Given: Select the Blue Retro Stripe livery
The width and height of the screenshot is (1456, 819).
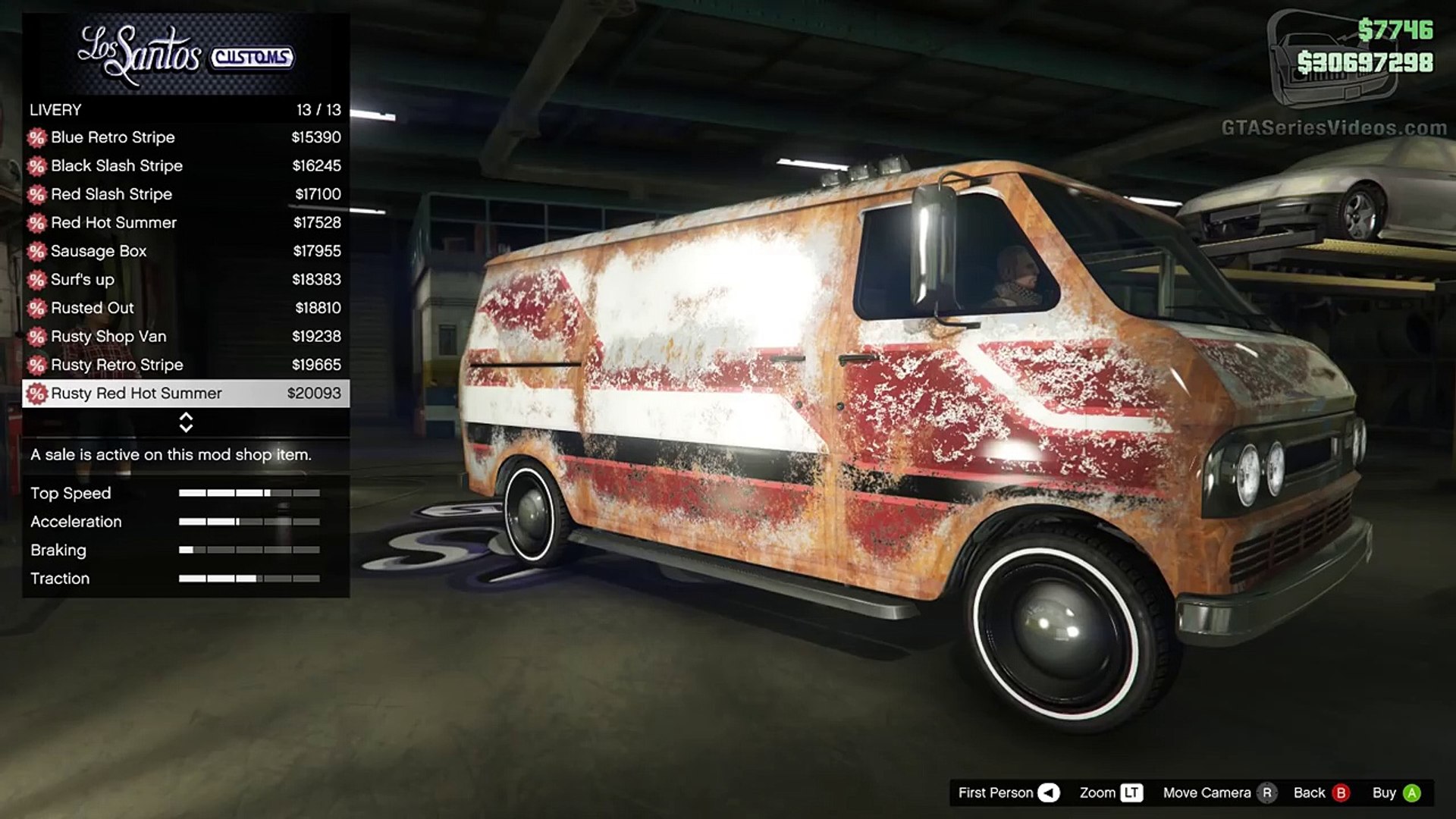Looking at the screenshot, I should [x=186, y=137].
